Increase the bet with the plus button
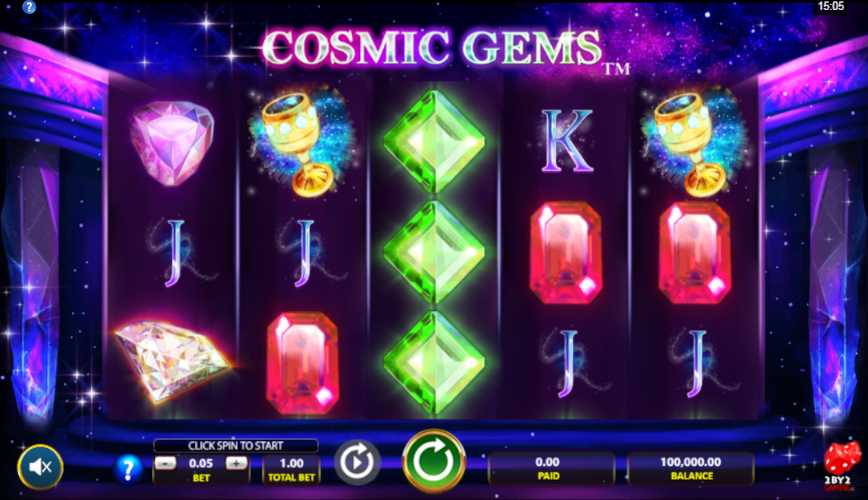Image resolution: width=868 pixels, height=500 pixels. [236, 463]
